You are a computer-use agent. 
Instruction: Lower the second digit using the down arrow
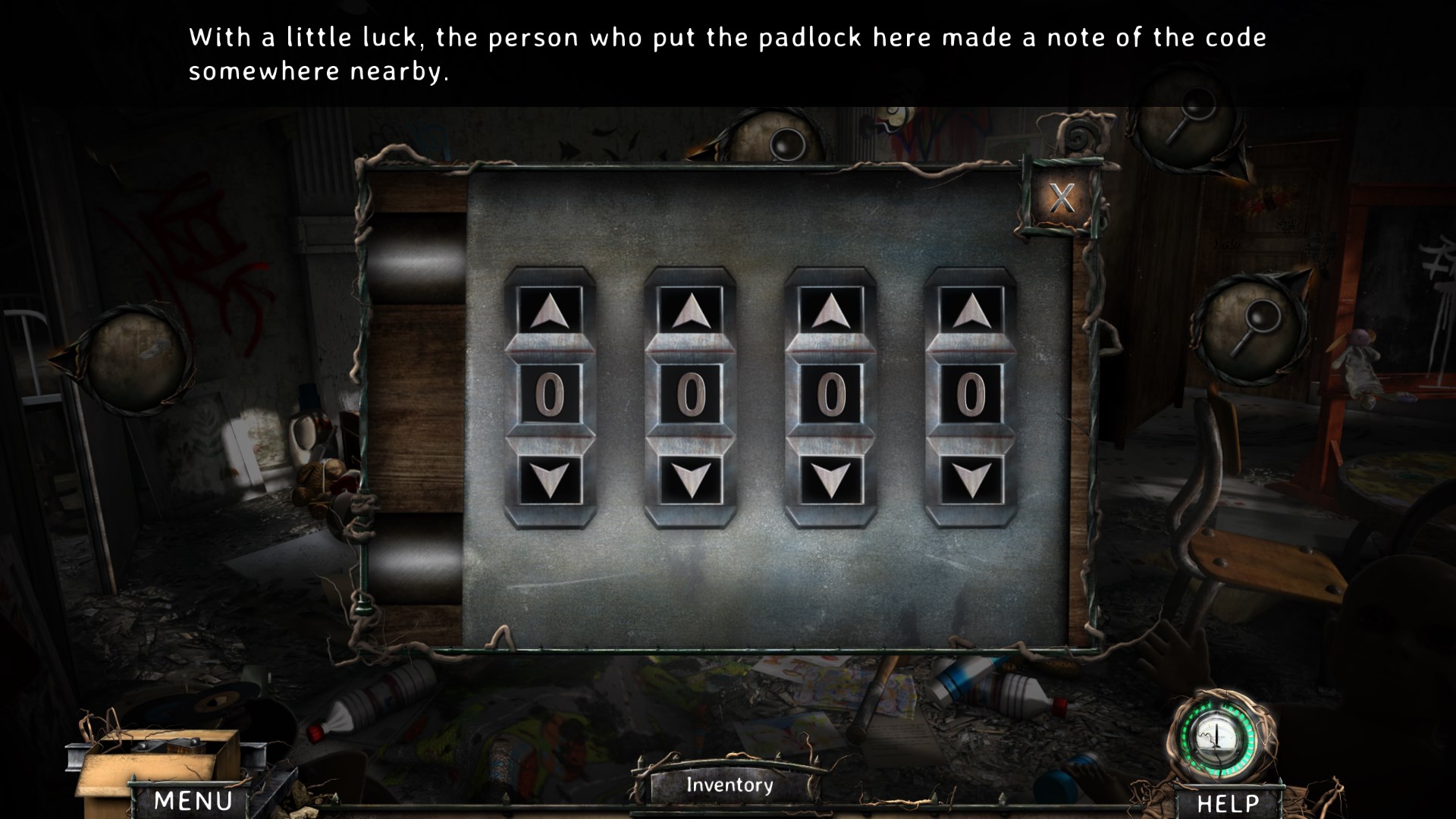(x=690, y=480)
